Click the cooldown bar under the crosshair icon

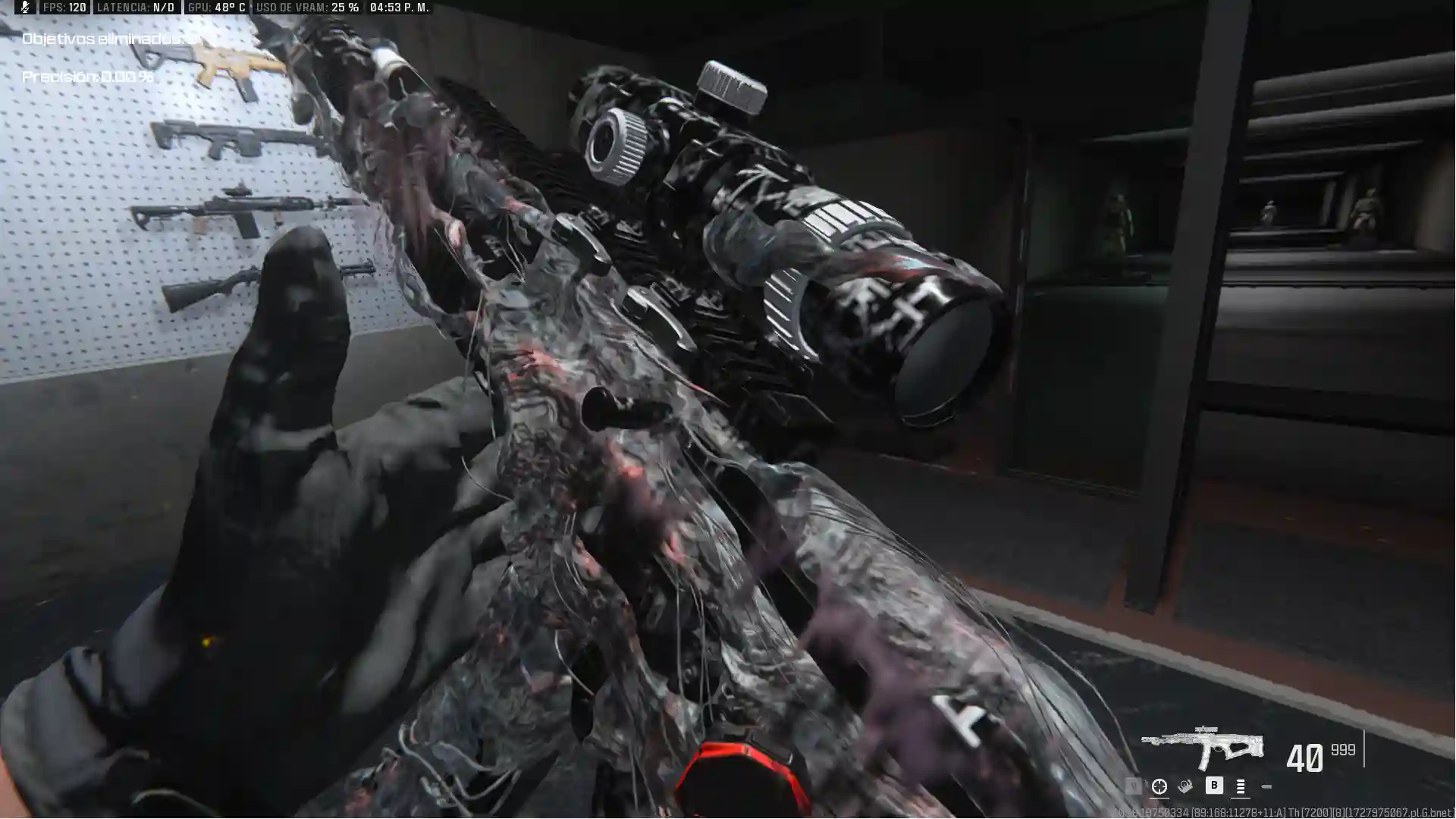click(x=1159, y=798)
